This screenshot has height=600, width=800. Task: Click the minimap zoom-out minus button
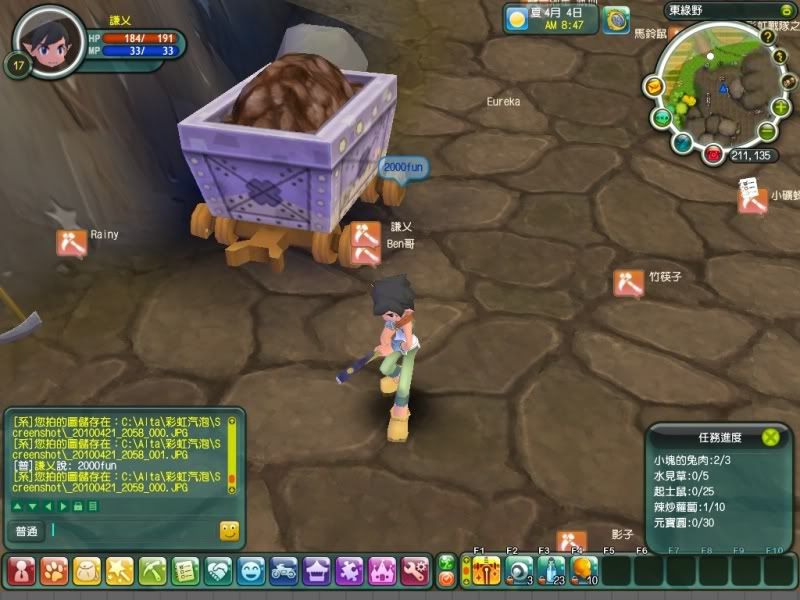coord(766,132)
